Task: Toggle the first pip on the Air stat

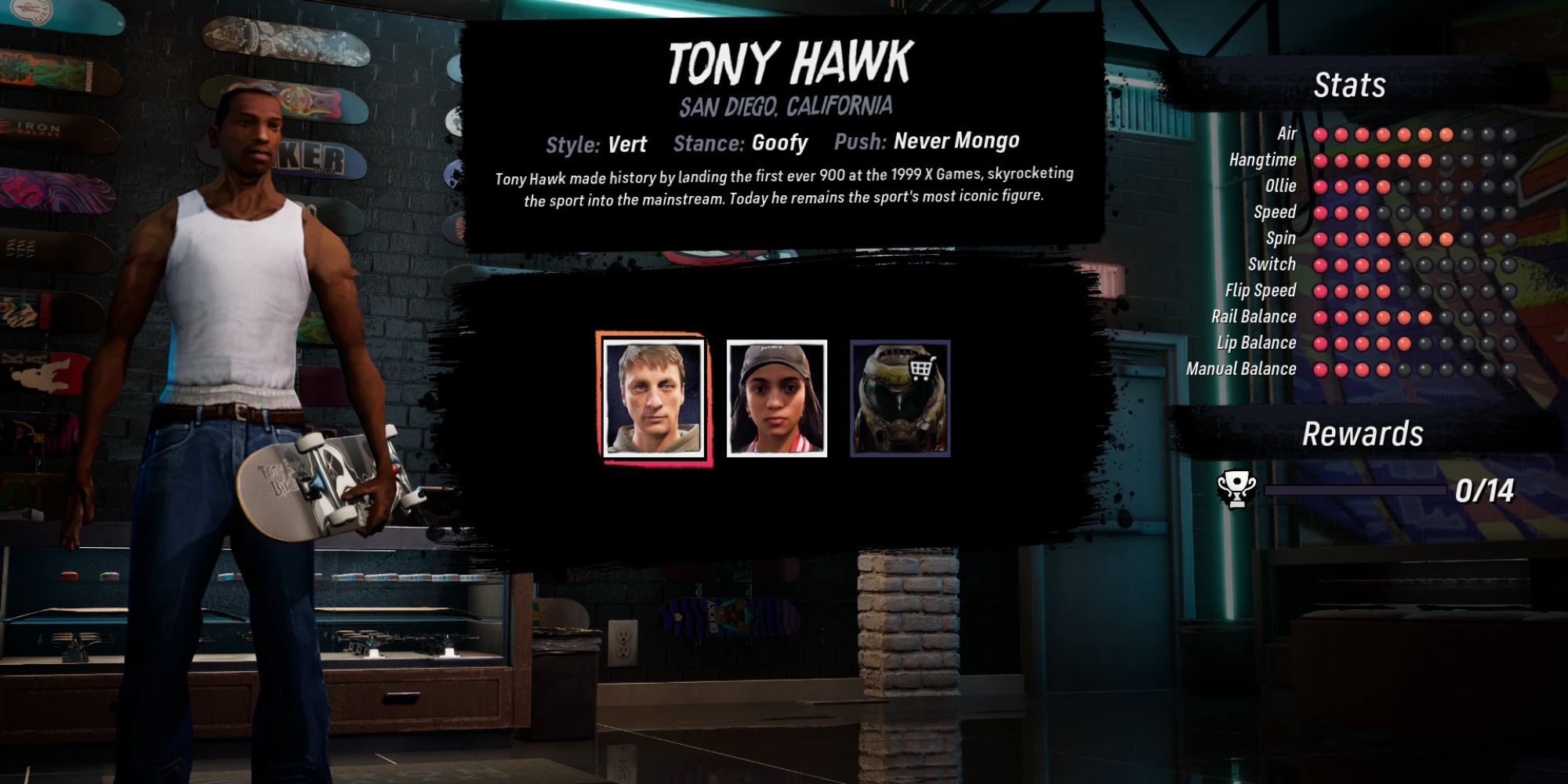Action: [x=1321, y=136]
